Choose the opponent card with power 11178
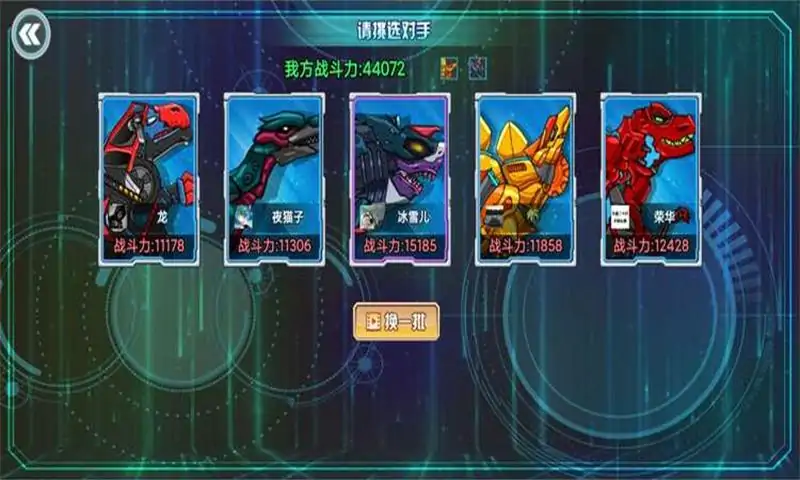The height and width of the screenshot is (480, 800). pos(148,179)
